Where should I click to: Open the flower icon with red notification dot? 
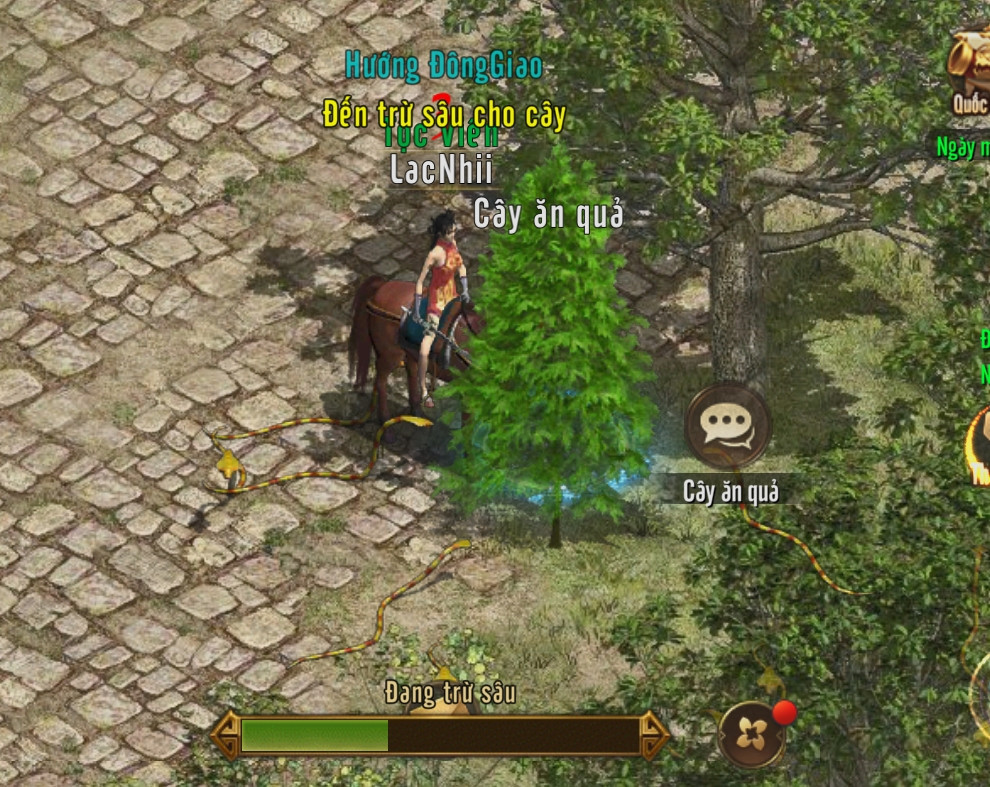tap(751, 735)
